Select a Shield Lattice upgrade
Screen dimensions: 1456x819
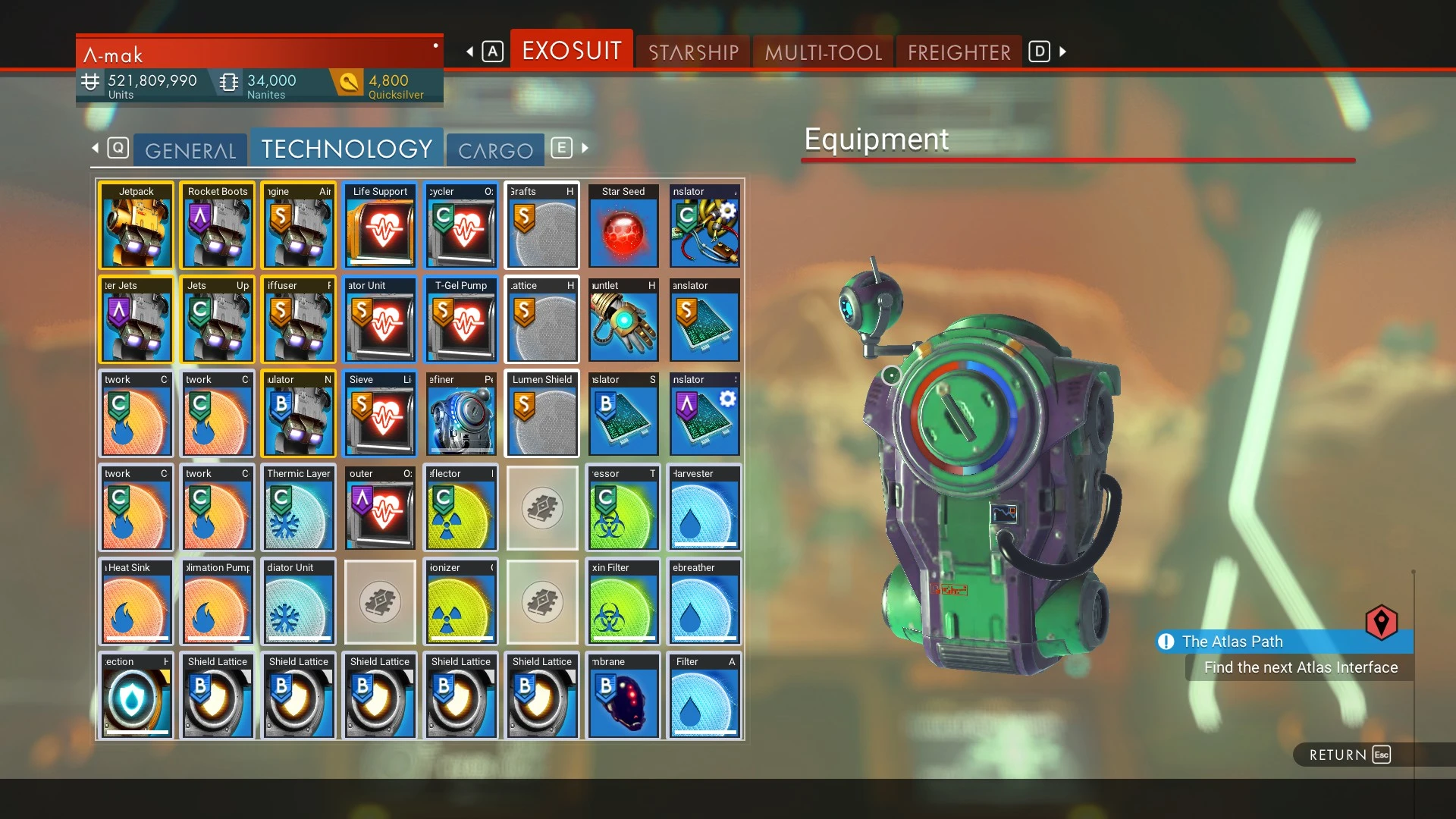[217, 695]
